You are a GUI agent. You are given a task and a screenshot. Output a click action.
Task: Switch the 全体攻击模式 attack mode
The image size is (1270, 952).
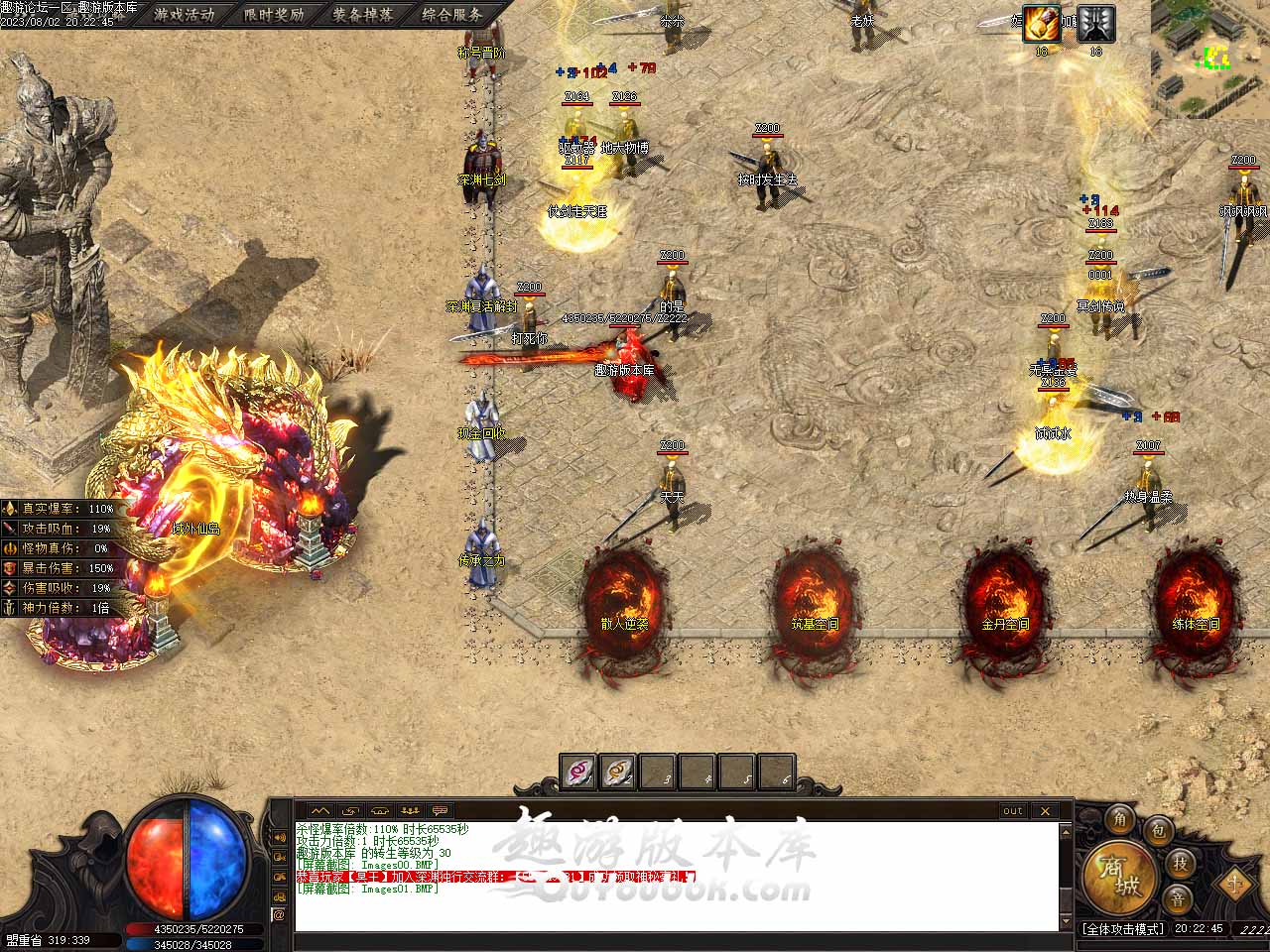pyautogui.click(x=1123, y=929)
